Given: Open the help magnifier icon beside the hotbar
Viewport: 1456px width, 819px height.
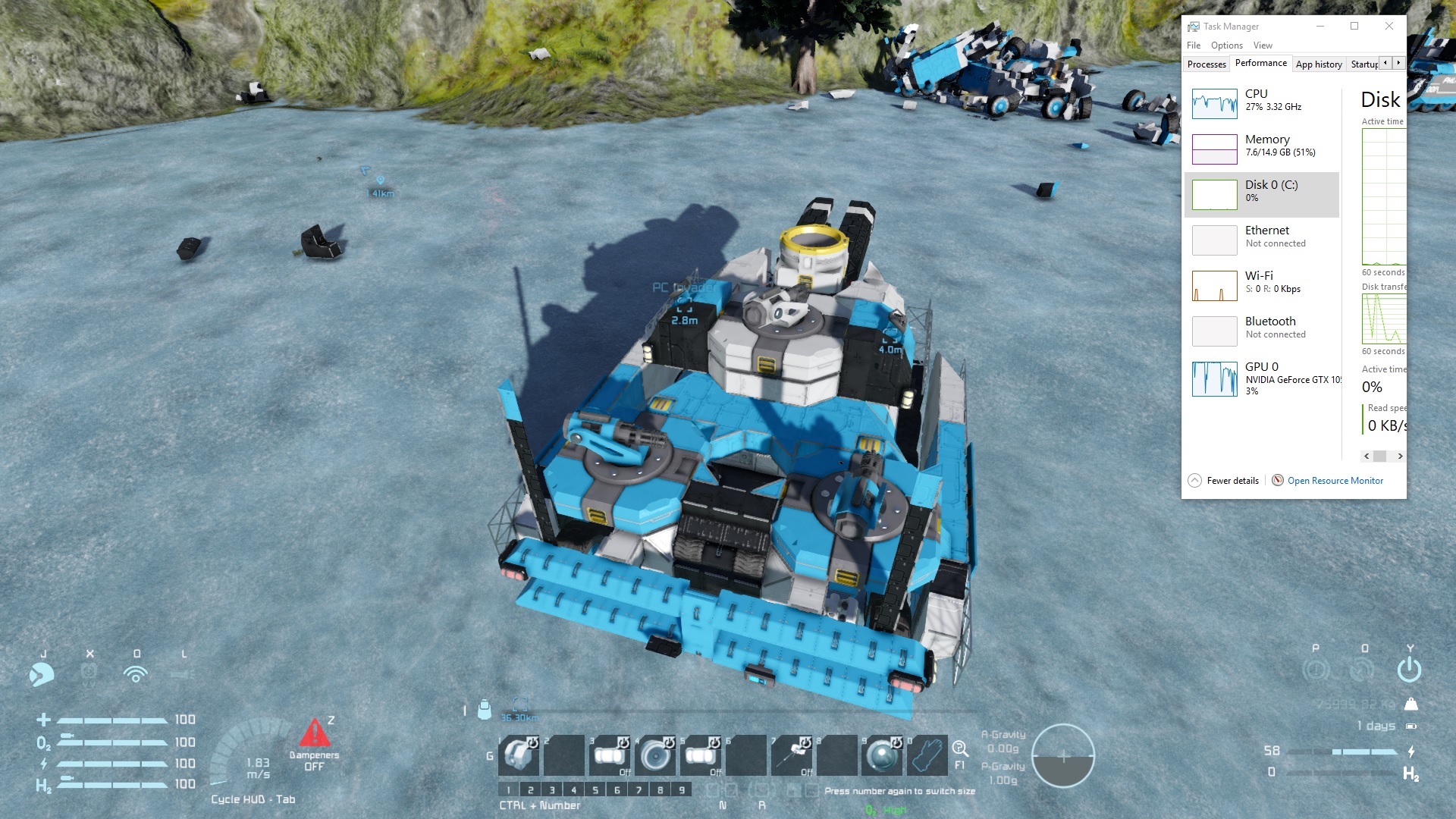Looking at the screenshot, I should (x=960, y=749).
